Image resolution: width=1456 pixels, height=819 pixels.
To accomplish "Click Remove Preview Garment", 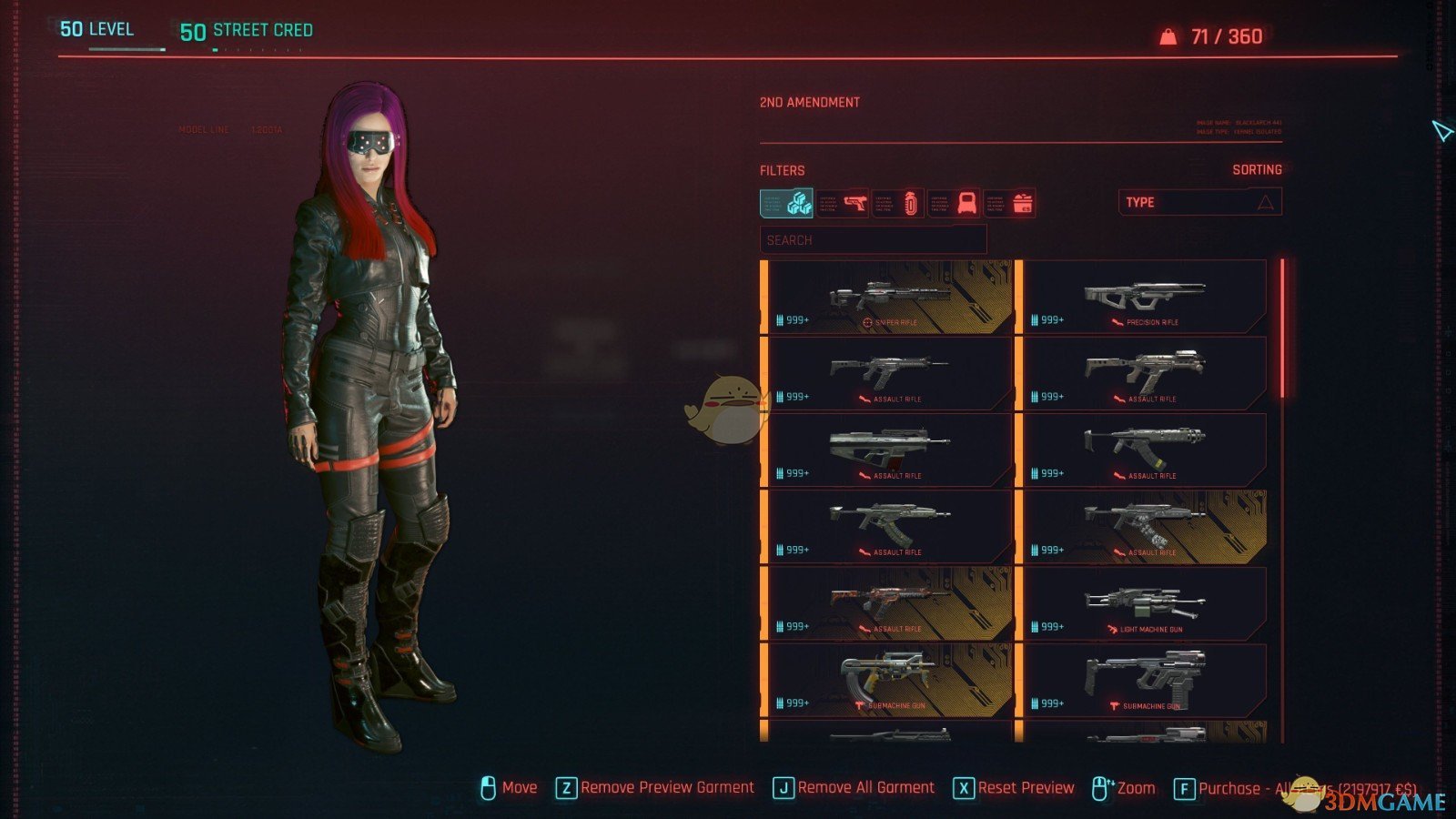I will tap(655, 788).
